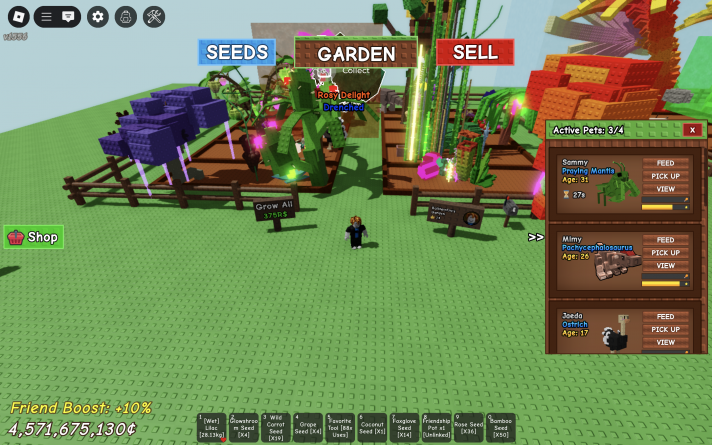Screen dimensions: 712x445
Task: View Joeda the Ostrich
Action: [x=665, y=342]
